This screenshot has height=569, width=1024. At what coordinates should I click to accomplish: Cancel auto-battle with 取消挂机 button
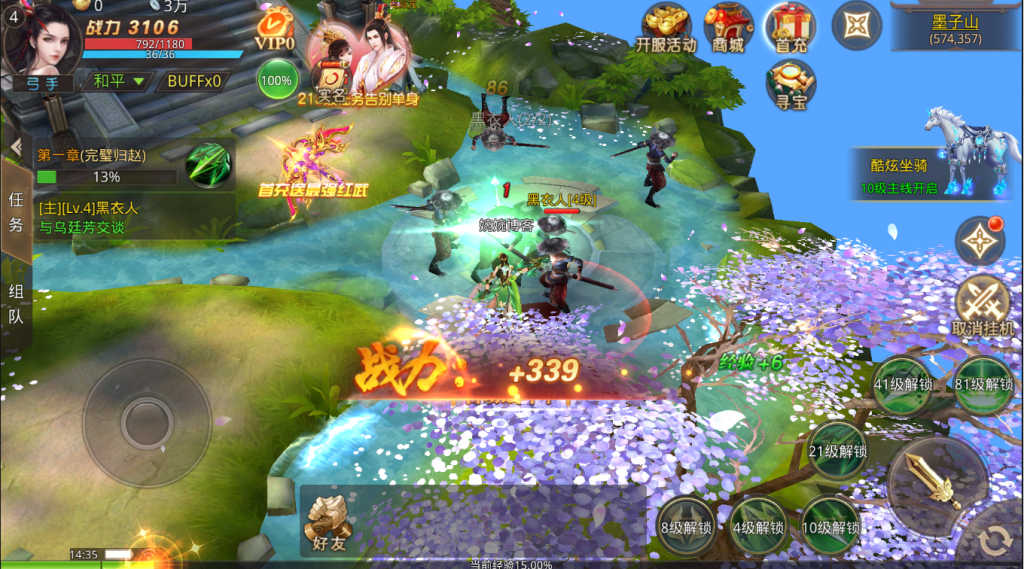[982, 306]
